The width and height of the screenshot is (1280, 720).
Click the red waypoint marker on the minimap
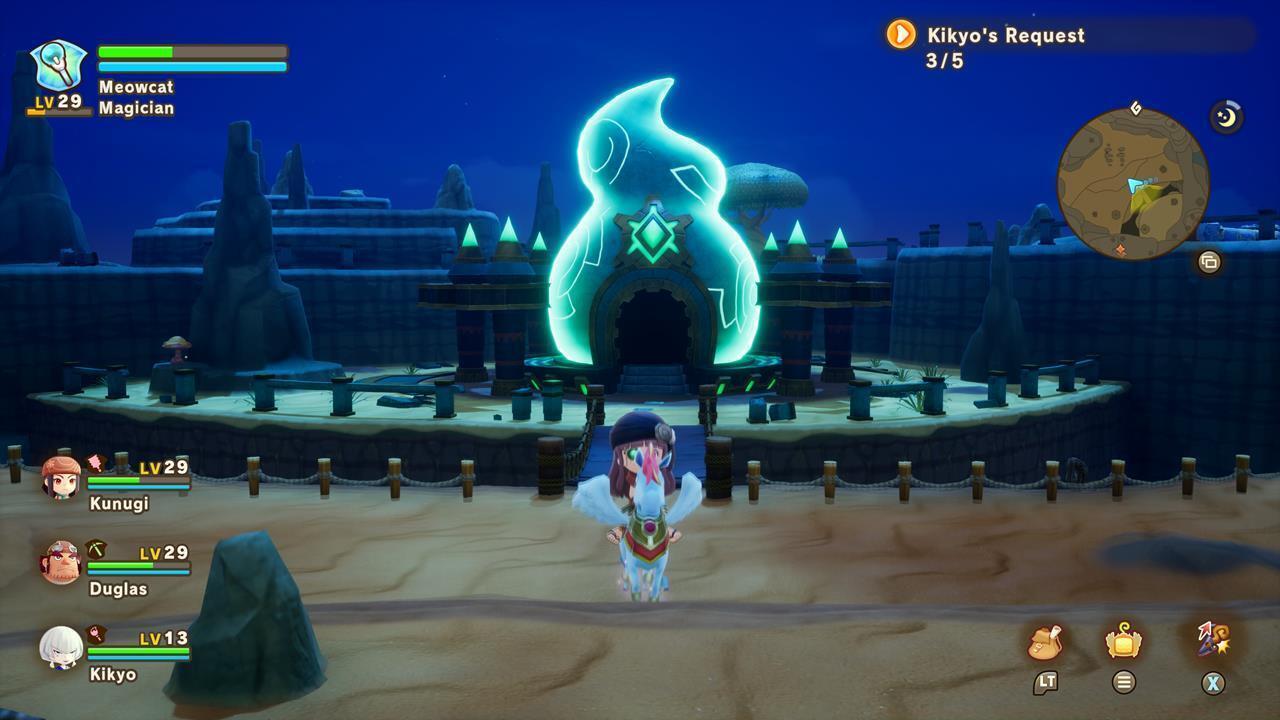pyautogui.click(x=1121, y=249)
